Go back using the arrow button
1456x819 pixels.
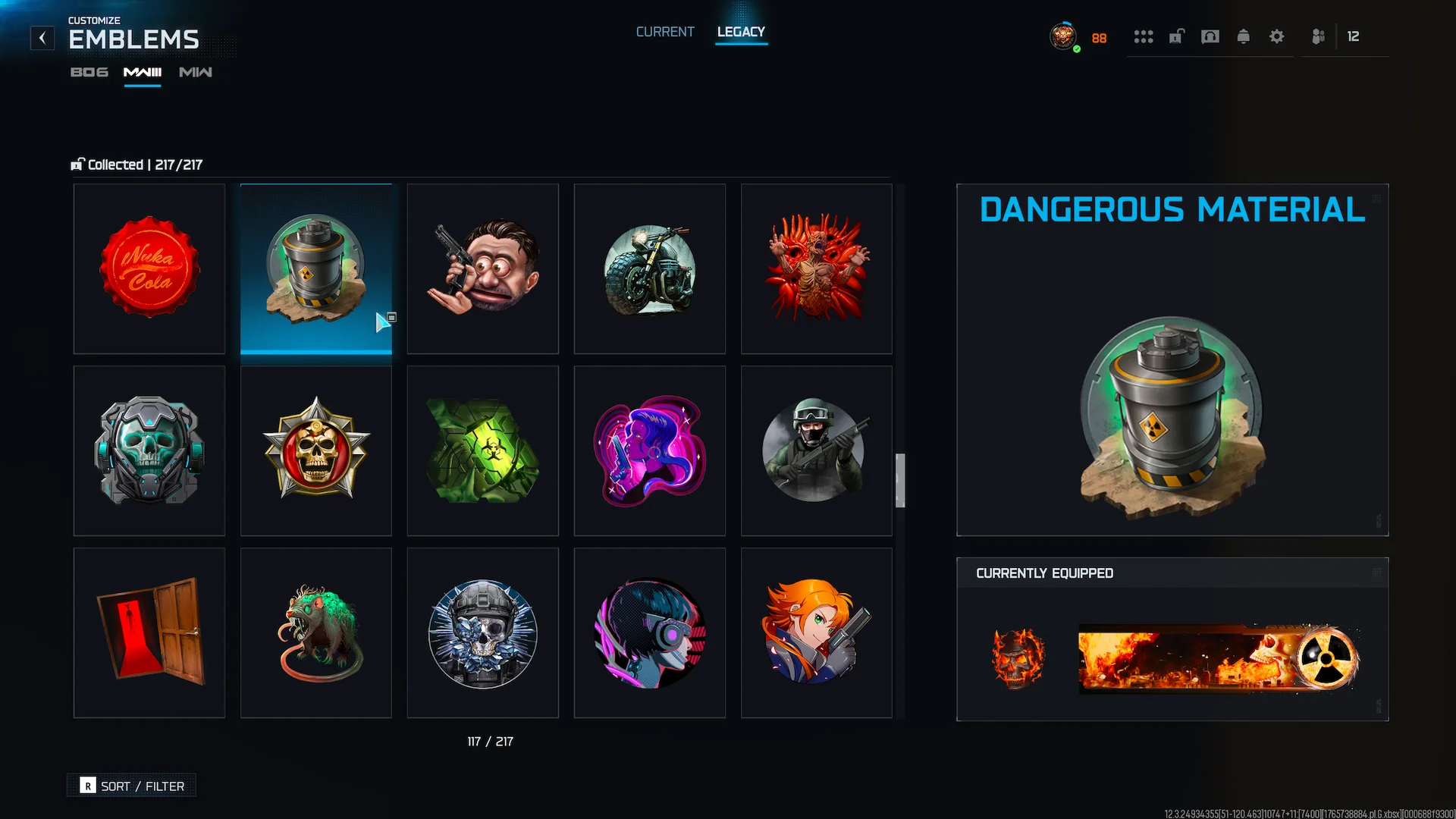[x=42, y=38]
